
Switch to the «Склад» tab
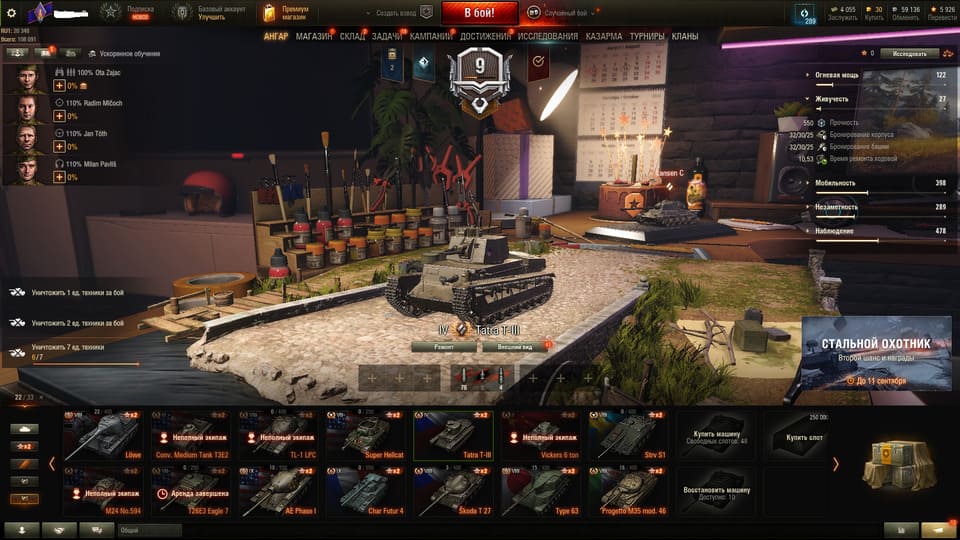[x=352, y=36]
